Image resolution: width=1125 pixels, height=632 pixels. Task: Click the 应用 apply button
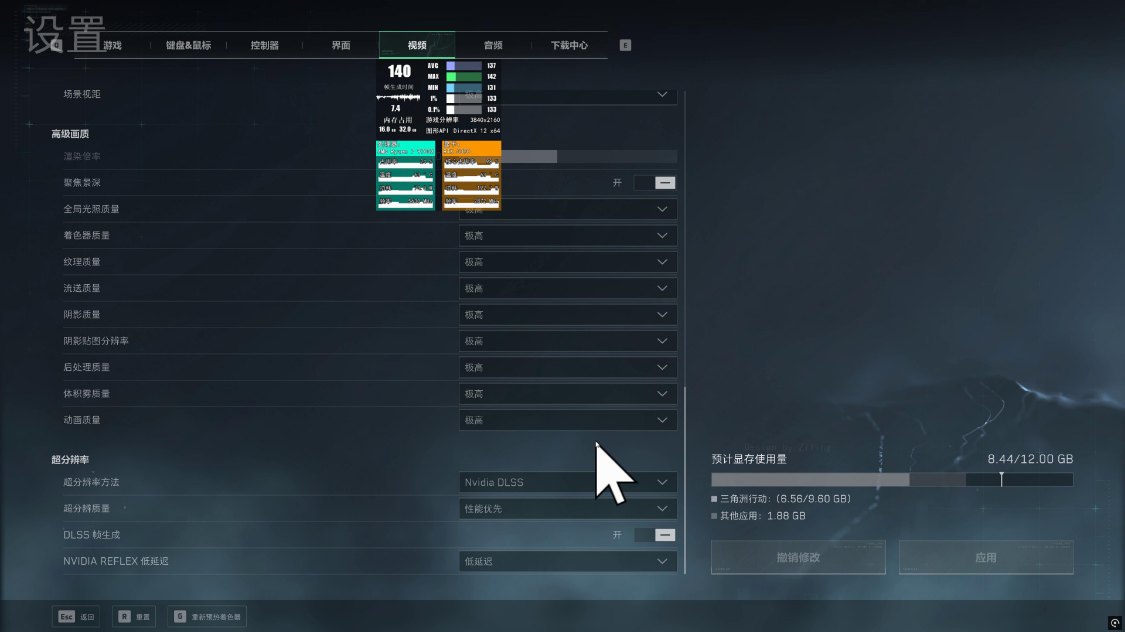pos(986,557)
